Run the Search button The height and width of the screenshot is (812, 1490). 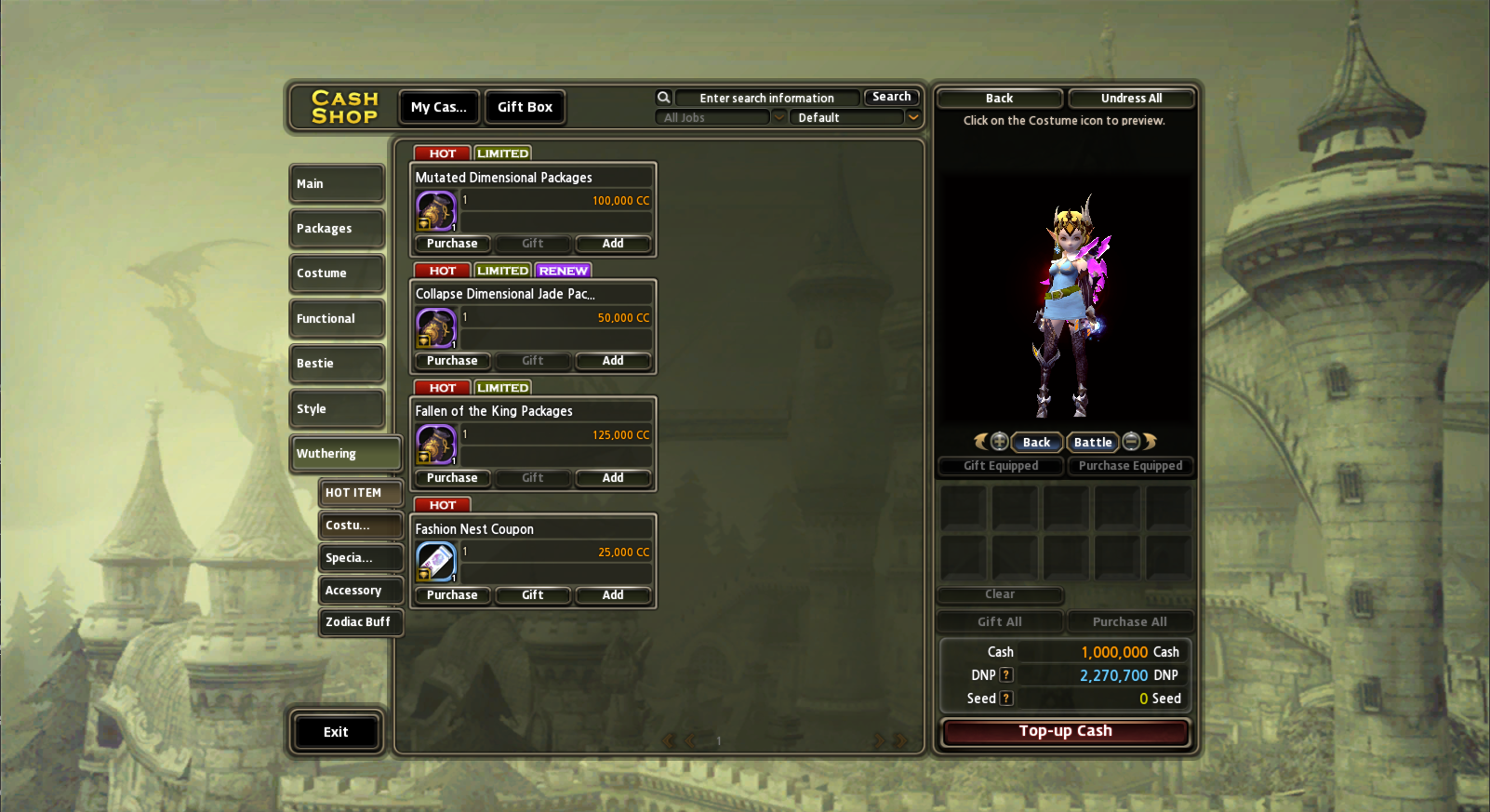(891, 97)
